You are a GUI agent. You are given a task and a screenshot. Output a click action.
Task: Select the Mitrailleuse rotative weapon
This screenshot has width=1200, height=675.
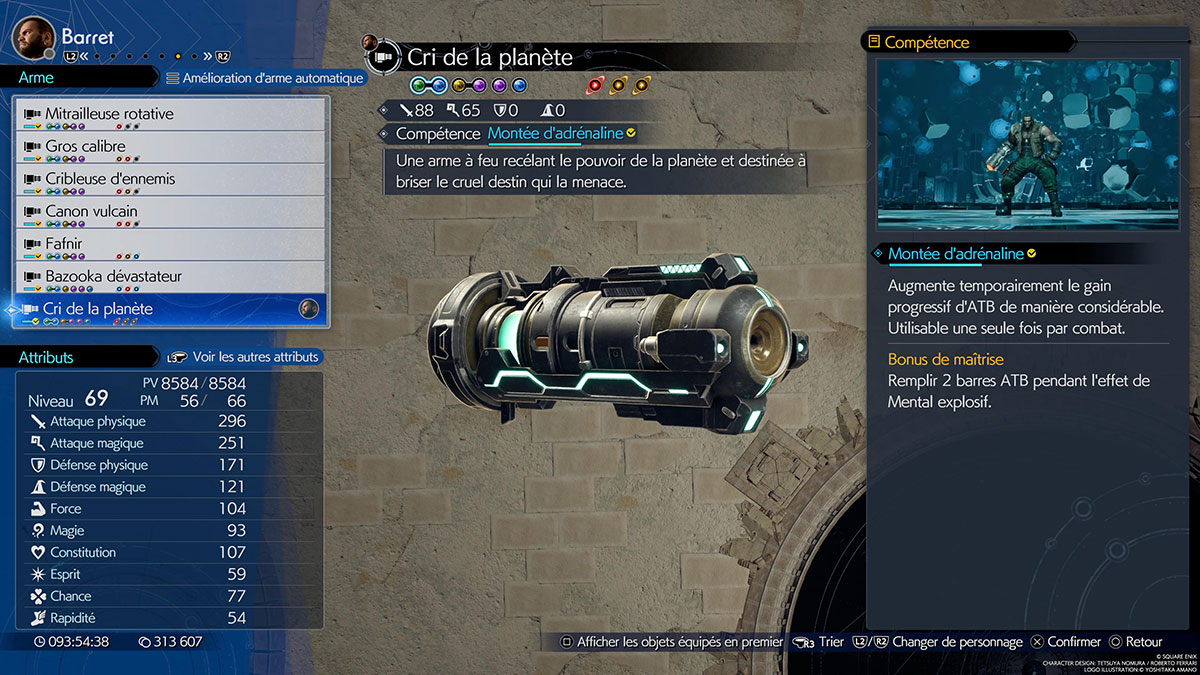170,115
